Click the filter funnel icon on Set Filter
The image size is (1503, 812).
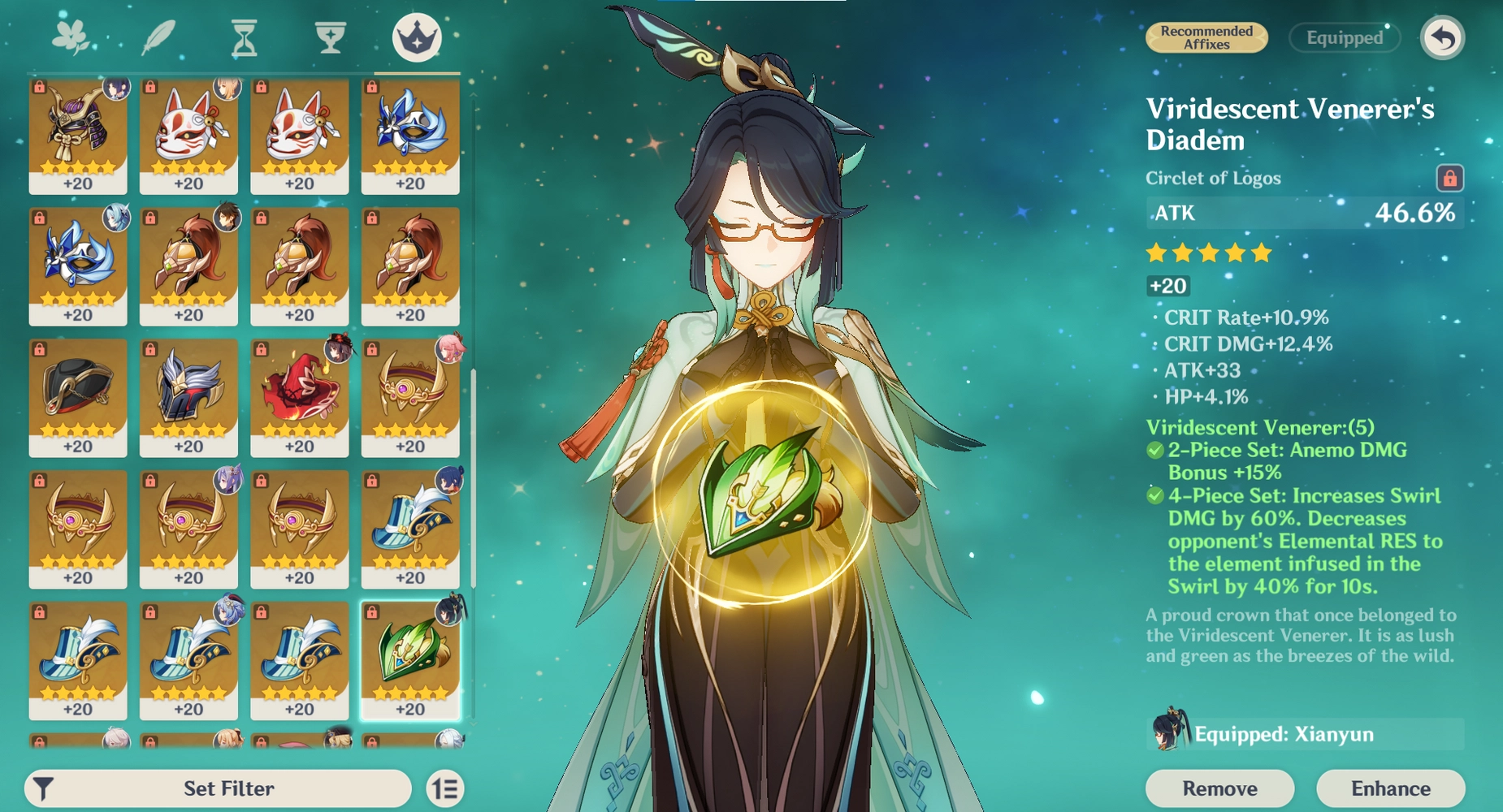pos(45,788)
